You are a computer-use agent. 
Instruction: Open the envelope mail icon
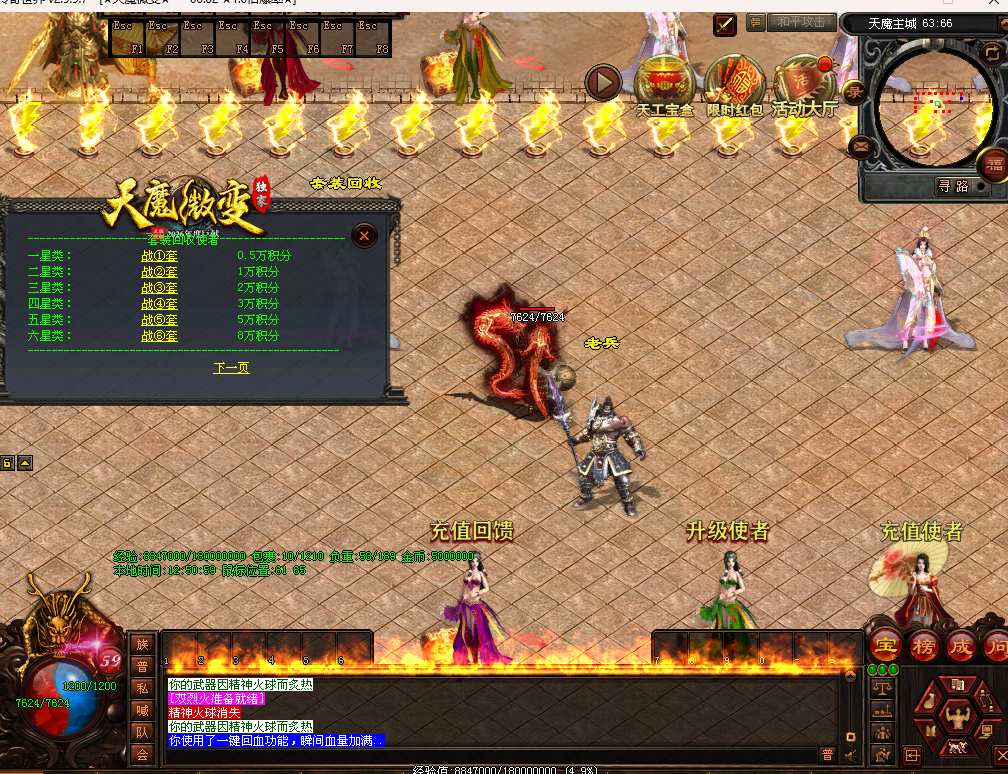click(x=860, y=147)
